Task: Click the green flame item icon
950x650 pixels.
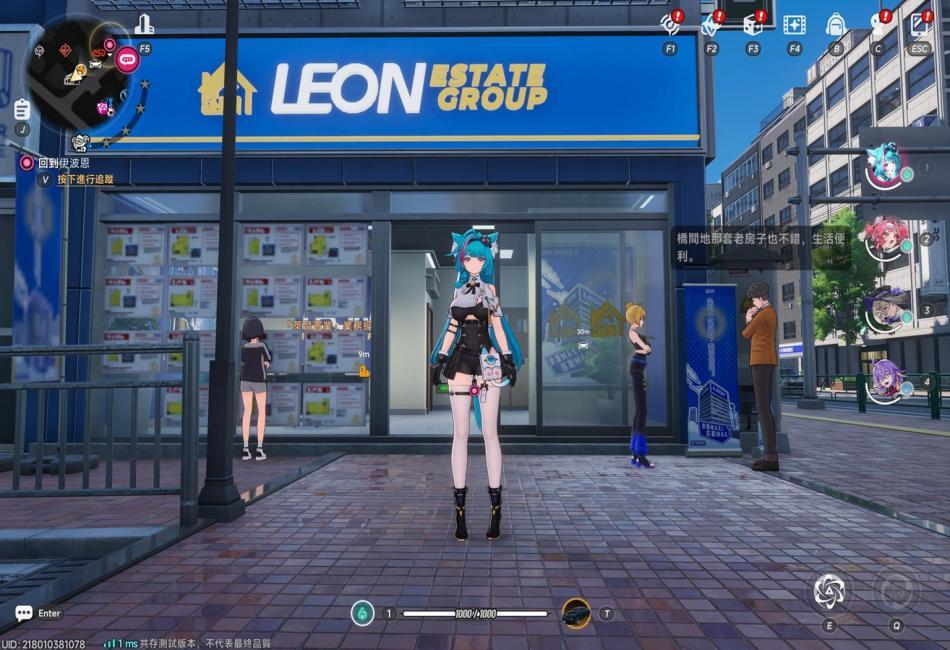Action: [x=363, y=613]
